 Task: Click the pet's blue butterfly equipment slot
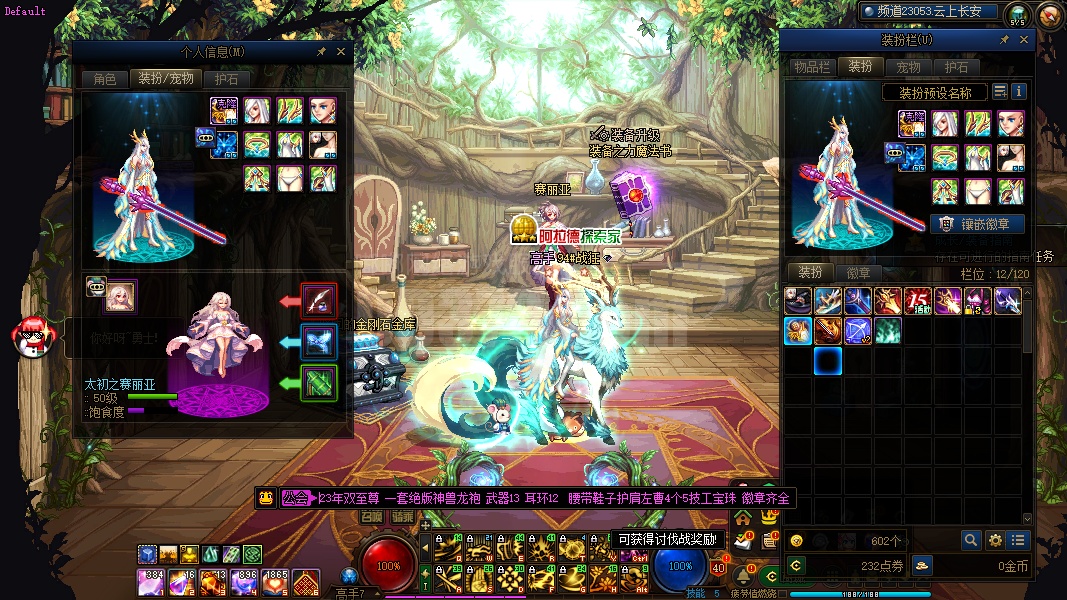coord(319,341)
